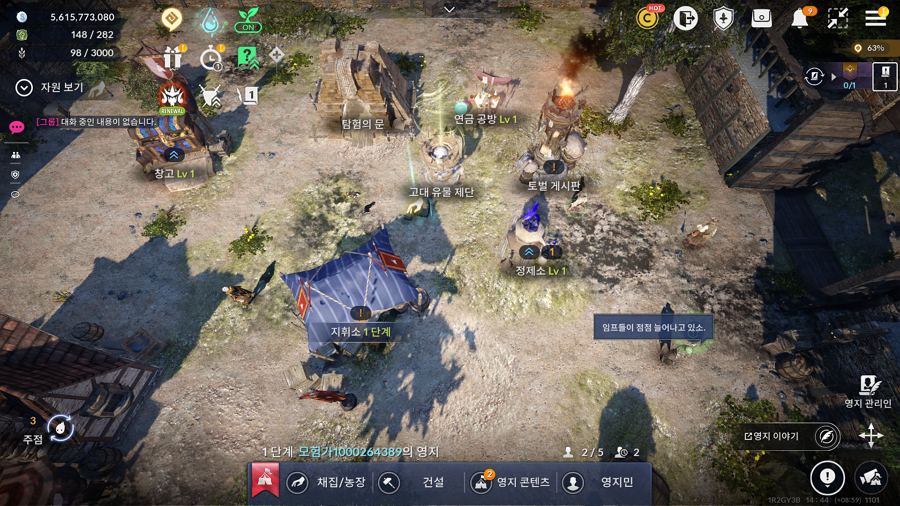Expand the 자원 보기 resource view
900x506 pixels.
coord(50,88)
